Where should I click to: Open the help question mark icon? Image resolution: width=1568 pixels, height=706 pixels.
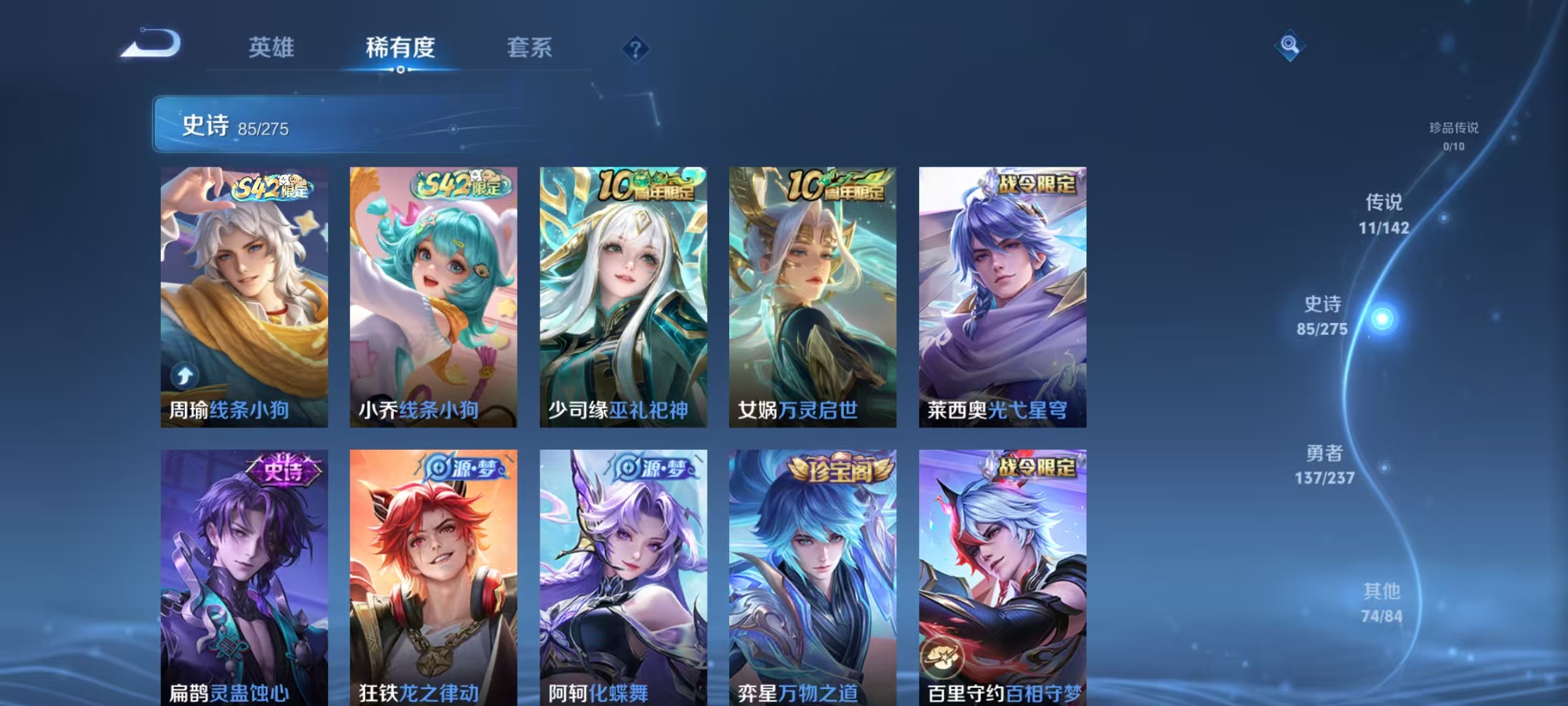(x=637, y=49)
